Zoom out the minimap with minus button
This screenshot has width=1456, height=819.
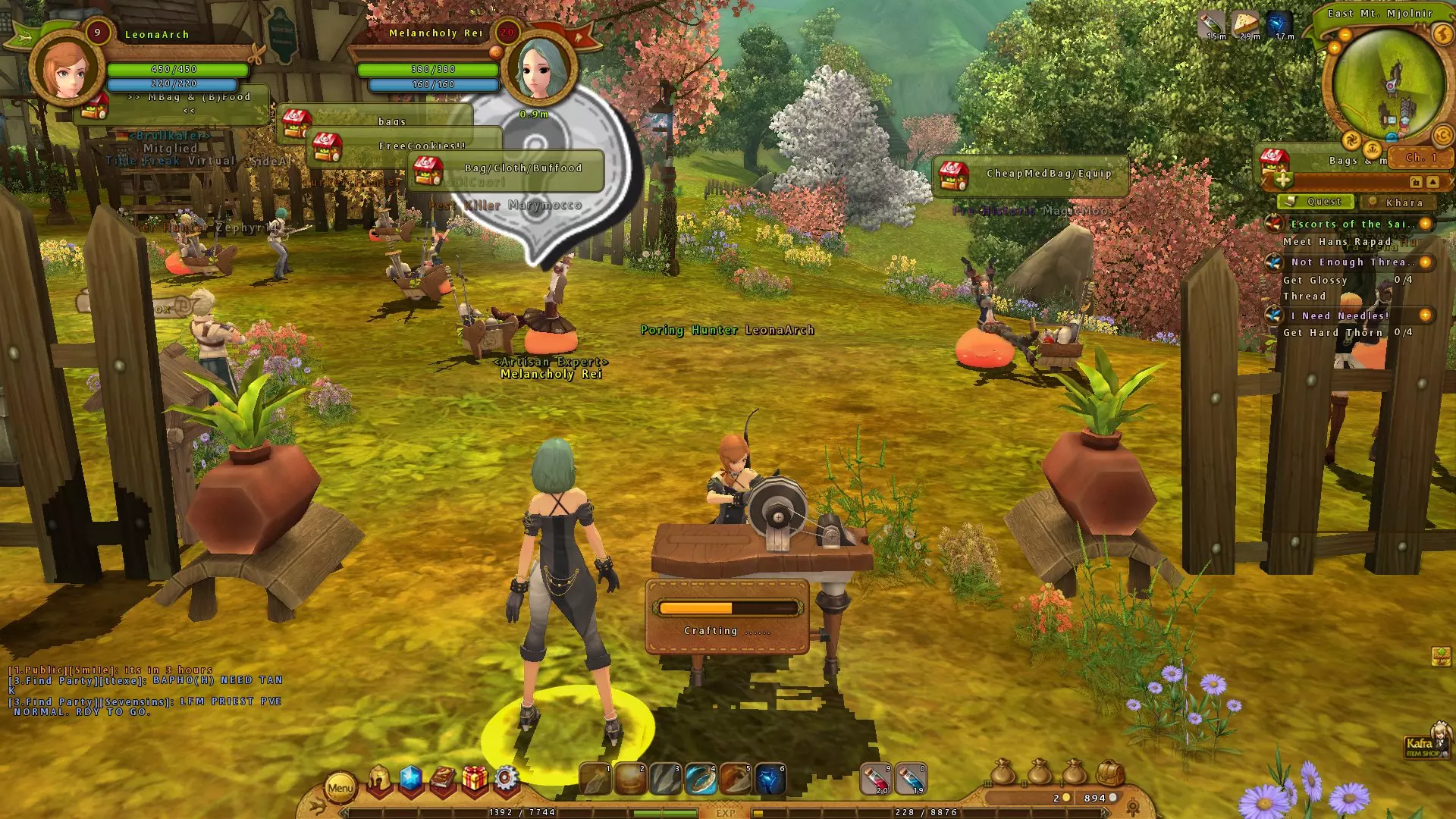pyautogui.click(x=1345, y=35)
